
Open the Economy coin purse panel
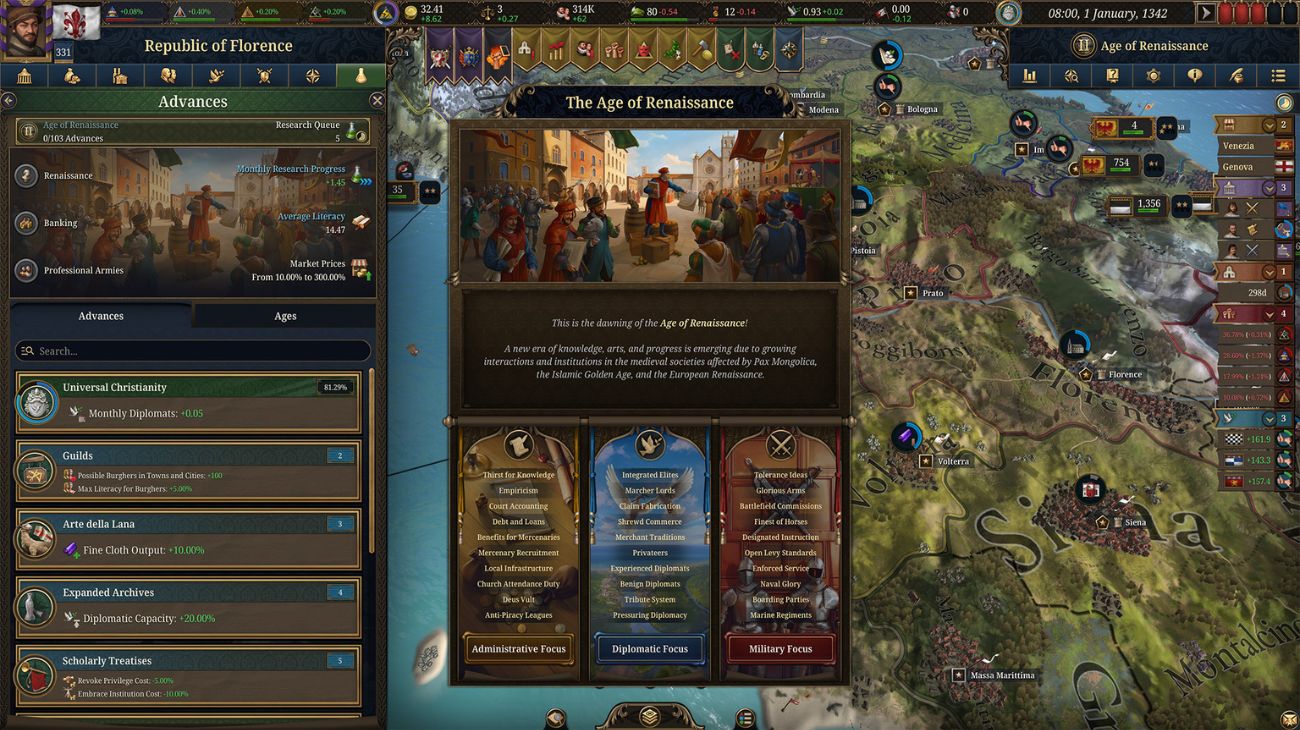click(72, 75)
